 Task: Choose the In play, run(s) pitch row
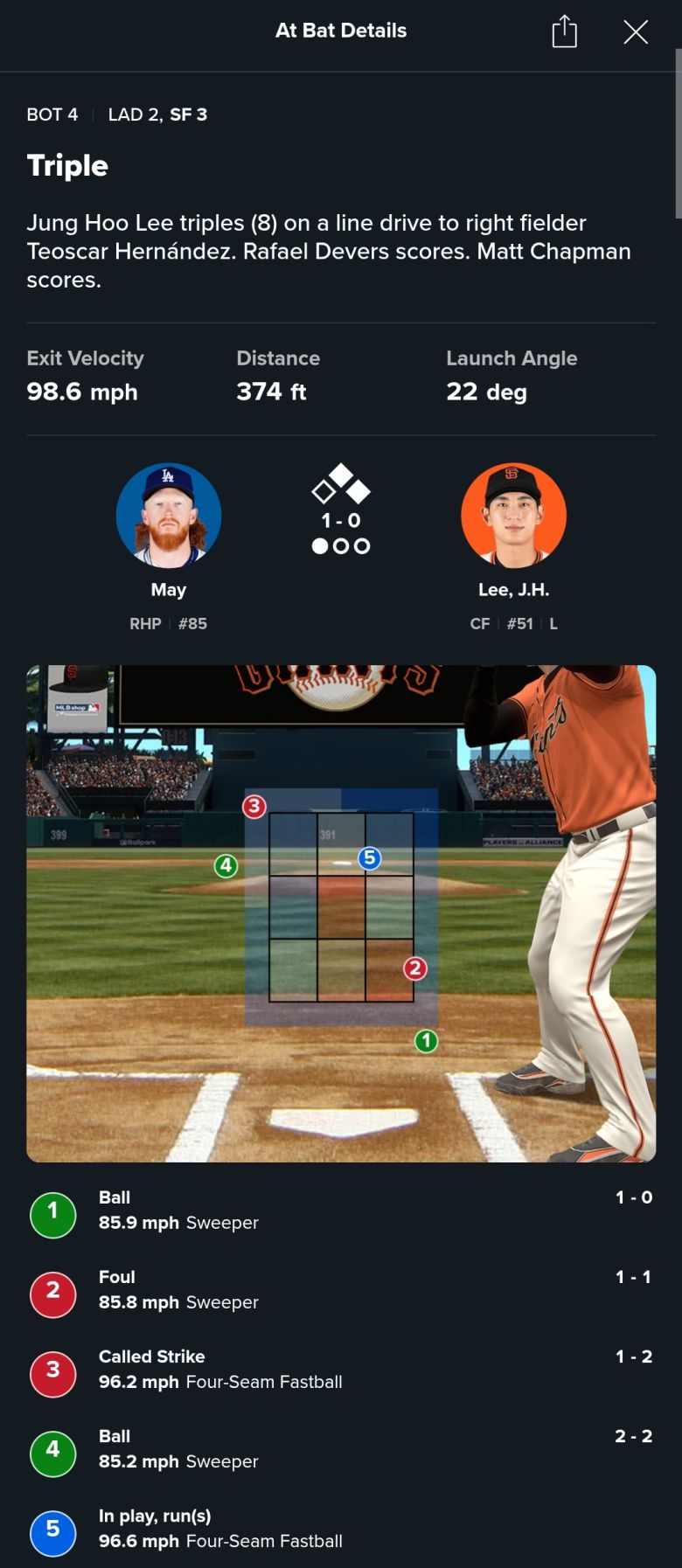point(341,1529)
